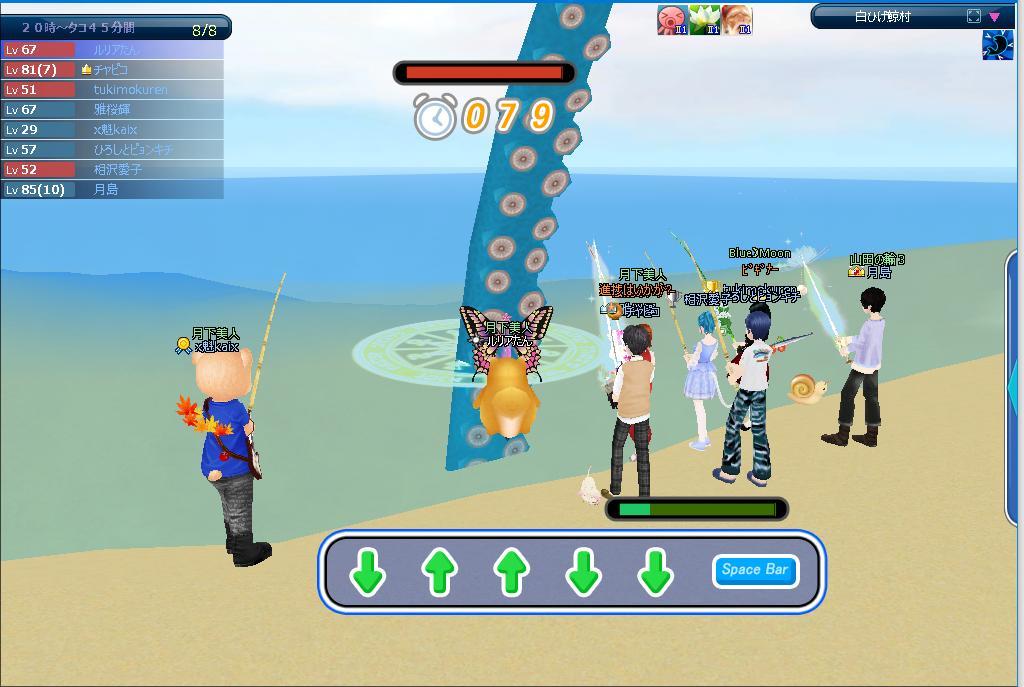Click the Space Bar button on the fishing panel

click(755, 570)
